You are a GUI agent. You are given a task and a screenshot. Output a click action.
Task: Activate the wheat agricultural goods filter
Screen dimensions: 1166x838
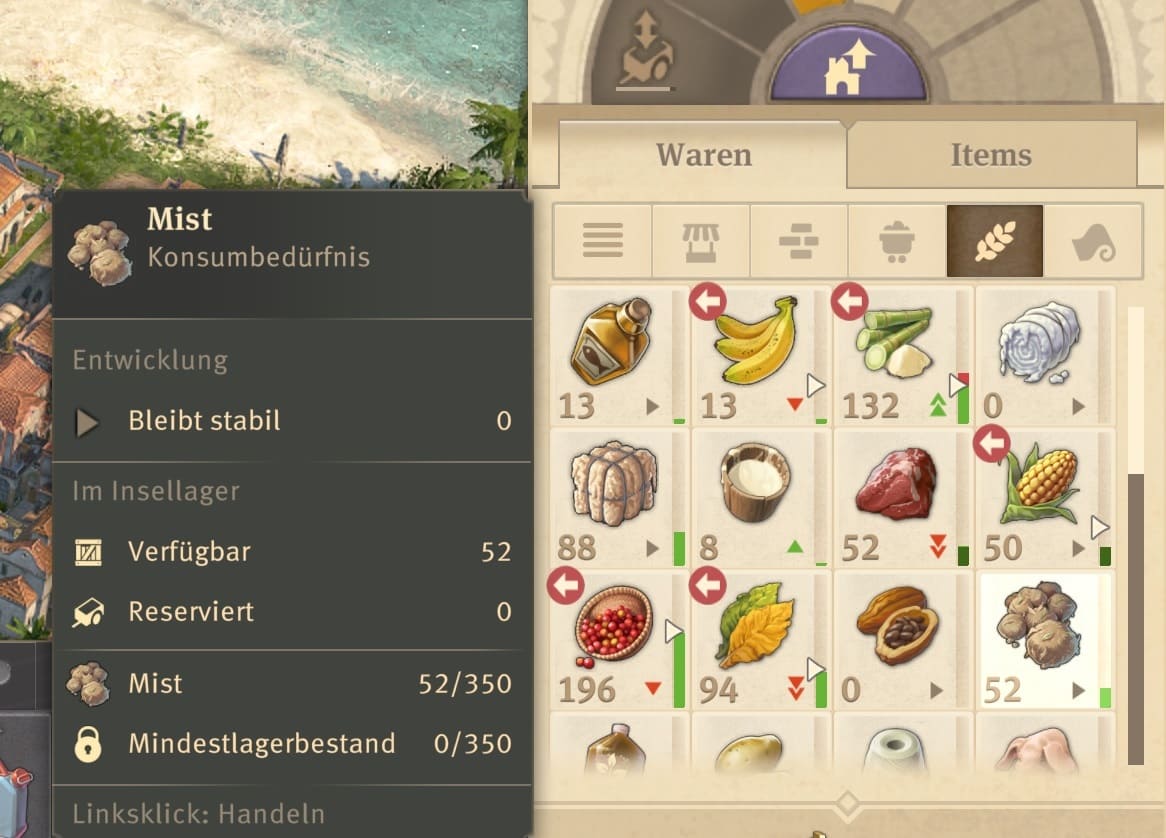tap(994, 241)
